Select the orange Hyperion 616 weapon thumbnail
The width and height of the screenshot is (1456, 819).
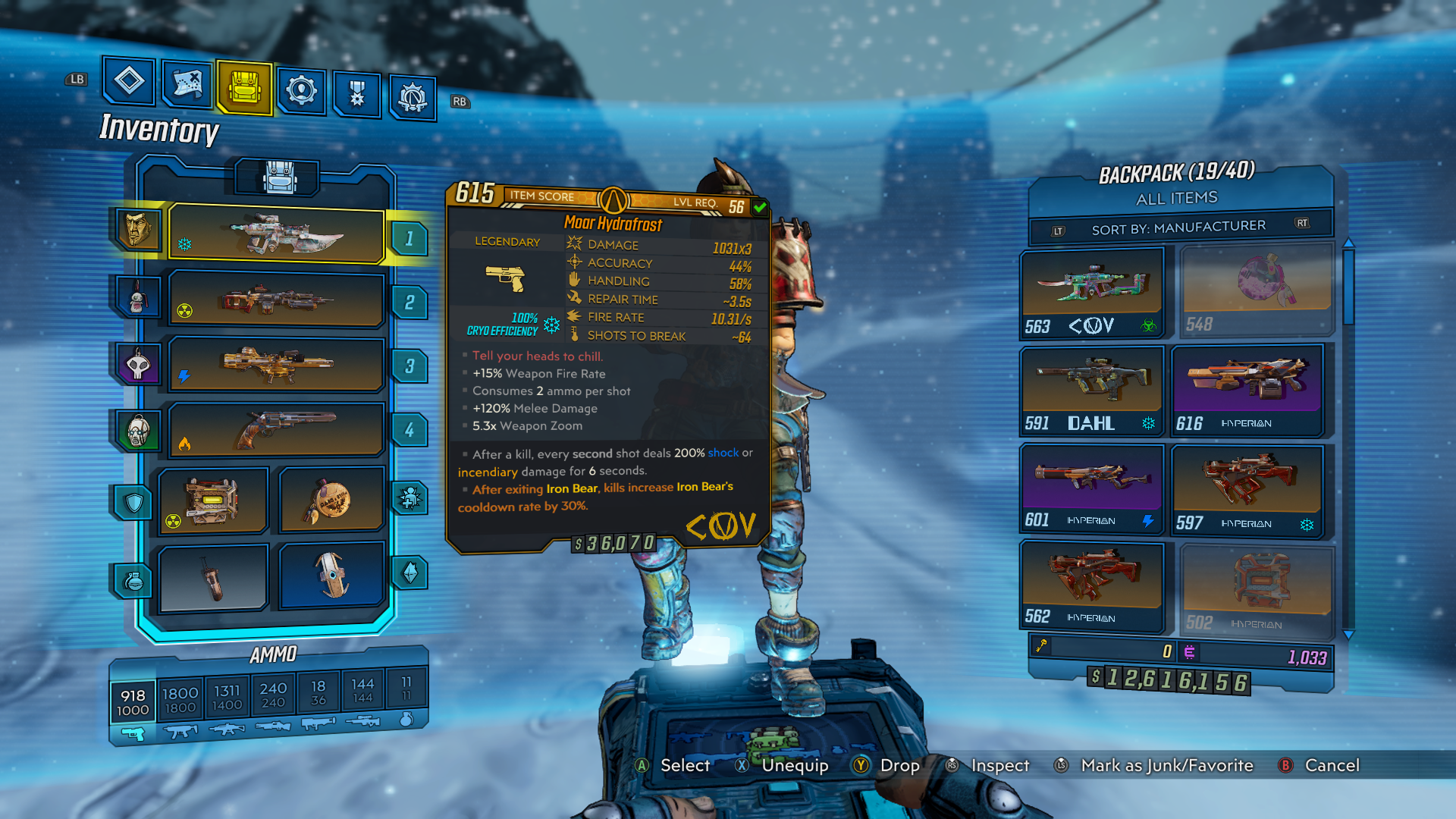(x=1247, y=388)
